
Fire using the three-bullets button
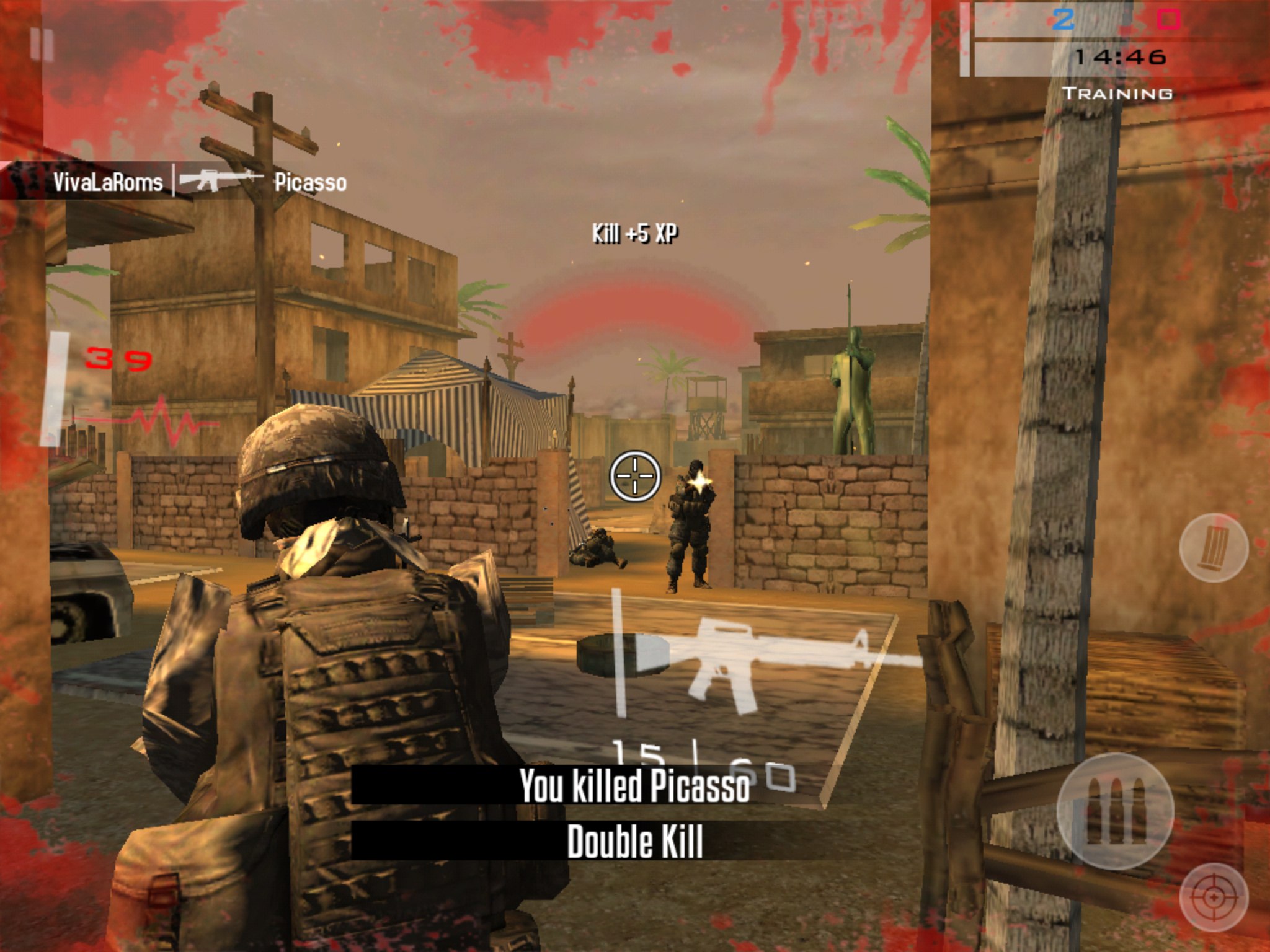pos(1114,811)
